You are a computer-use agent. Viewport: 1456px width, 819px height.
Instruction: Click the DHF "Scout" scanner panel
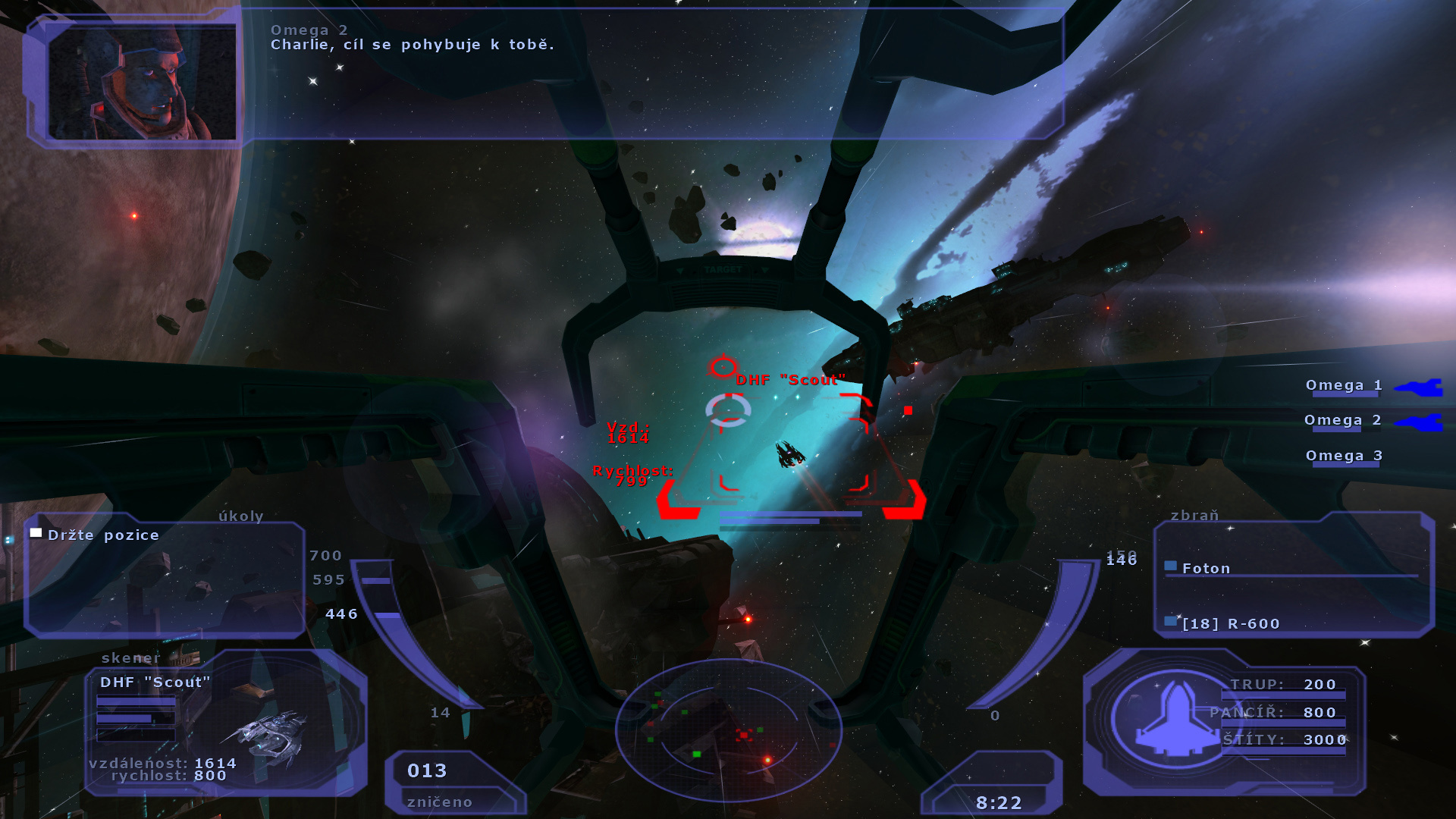pos(225,723)
